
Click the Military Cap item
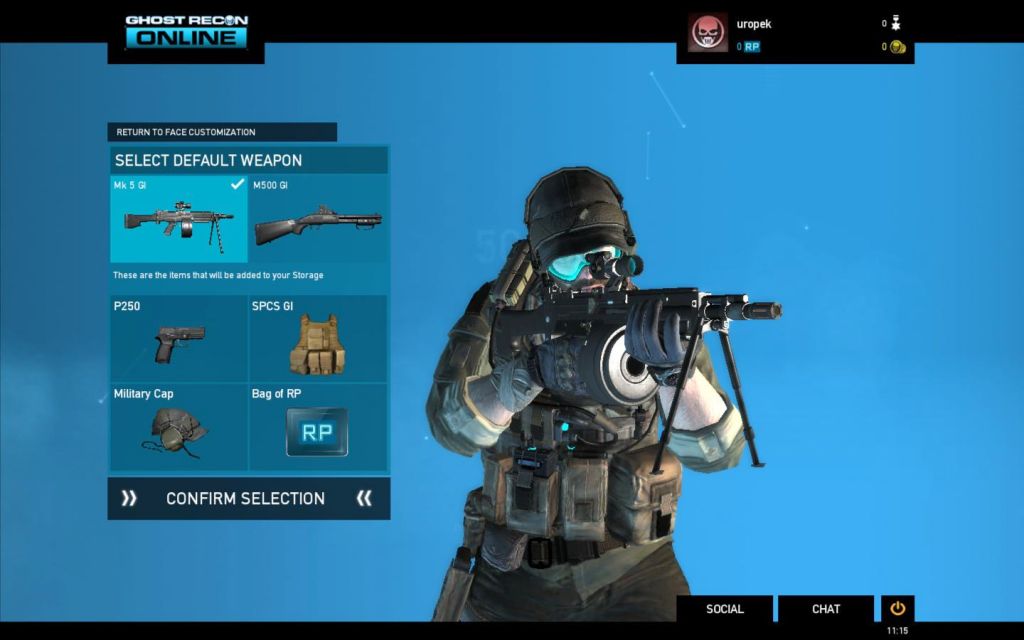(x=179, y=427)
